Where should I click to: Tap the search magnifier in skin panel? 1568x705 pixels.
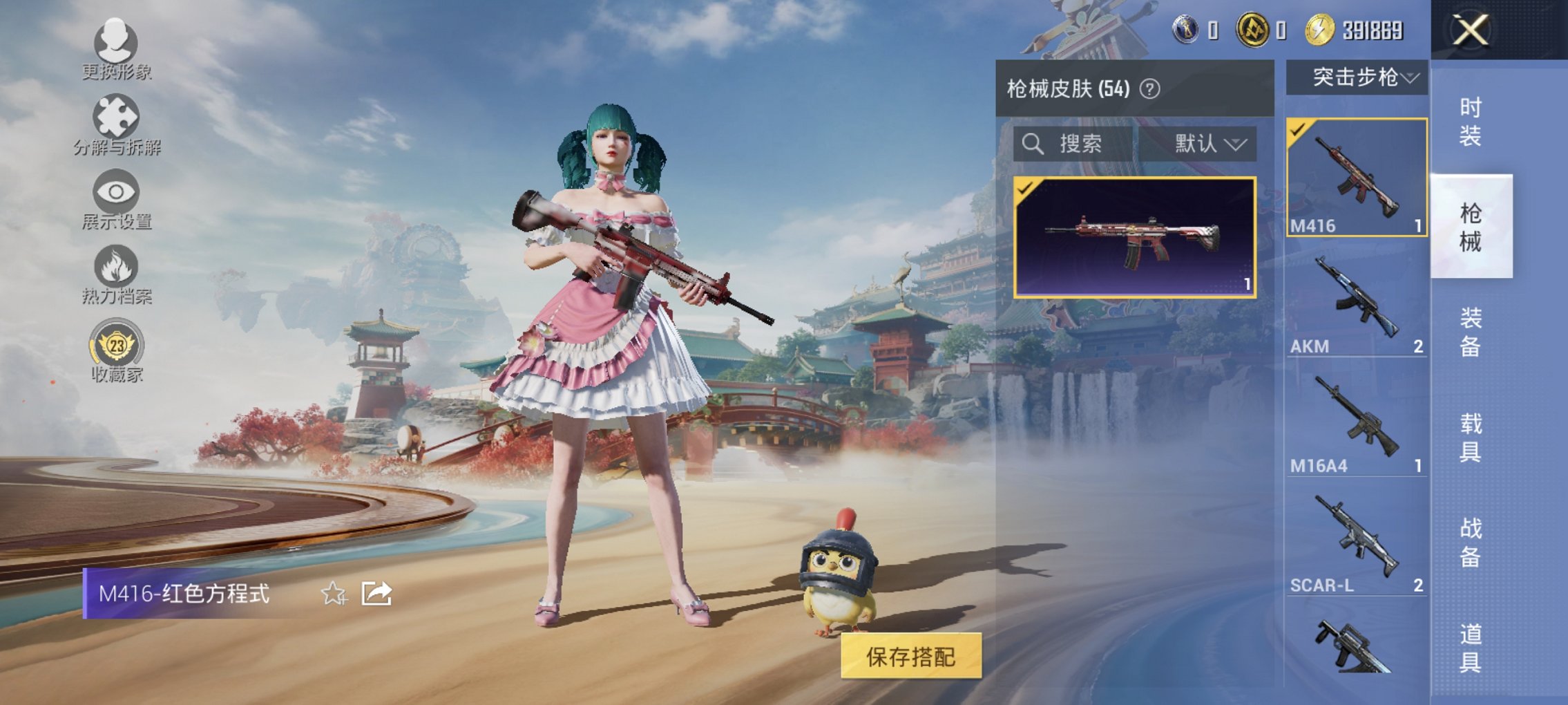[x=1033, y=145]
